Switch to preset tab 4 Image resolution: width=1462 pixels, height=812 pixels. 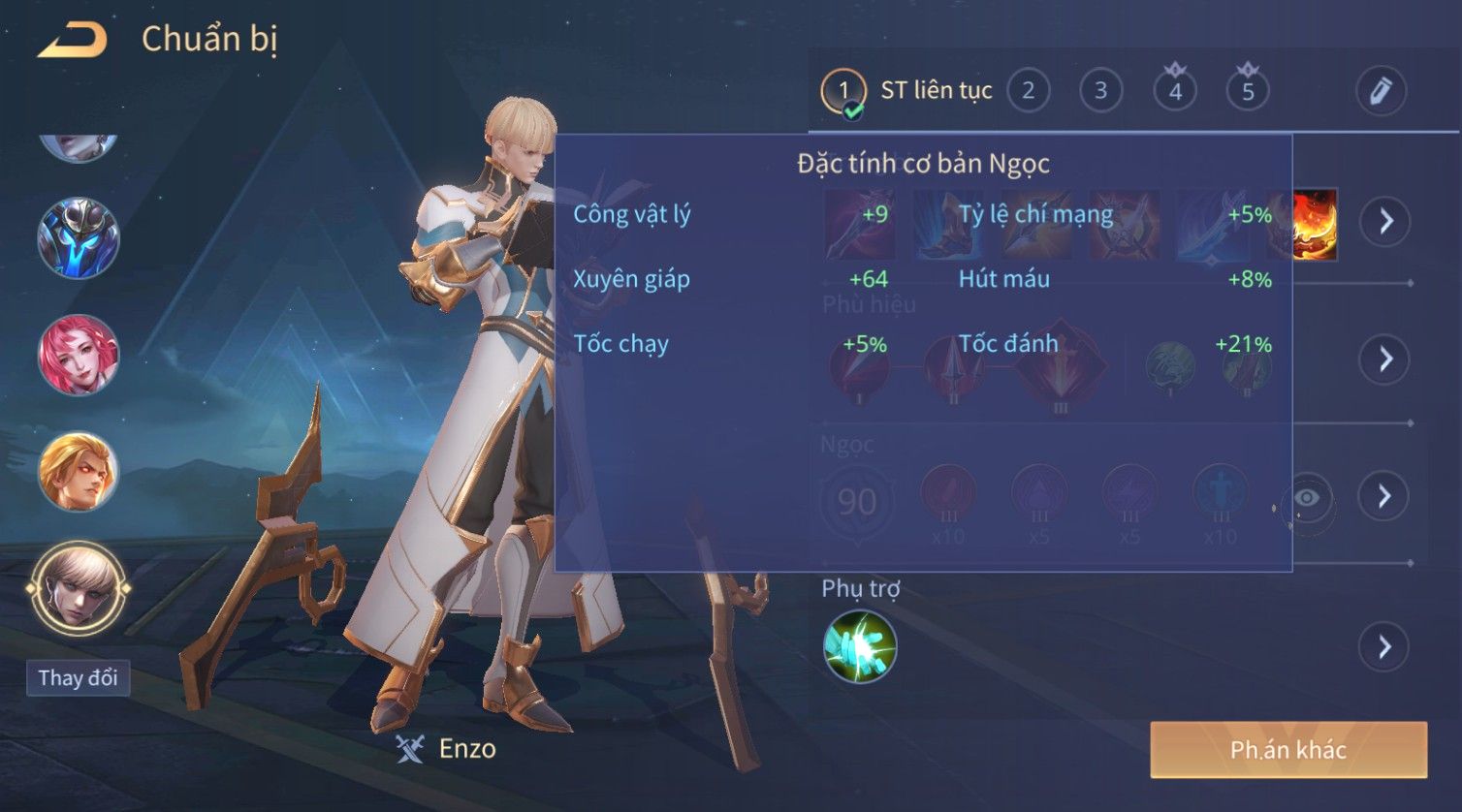pos(1175,91)
